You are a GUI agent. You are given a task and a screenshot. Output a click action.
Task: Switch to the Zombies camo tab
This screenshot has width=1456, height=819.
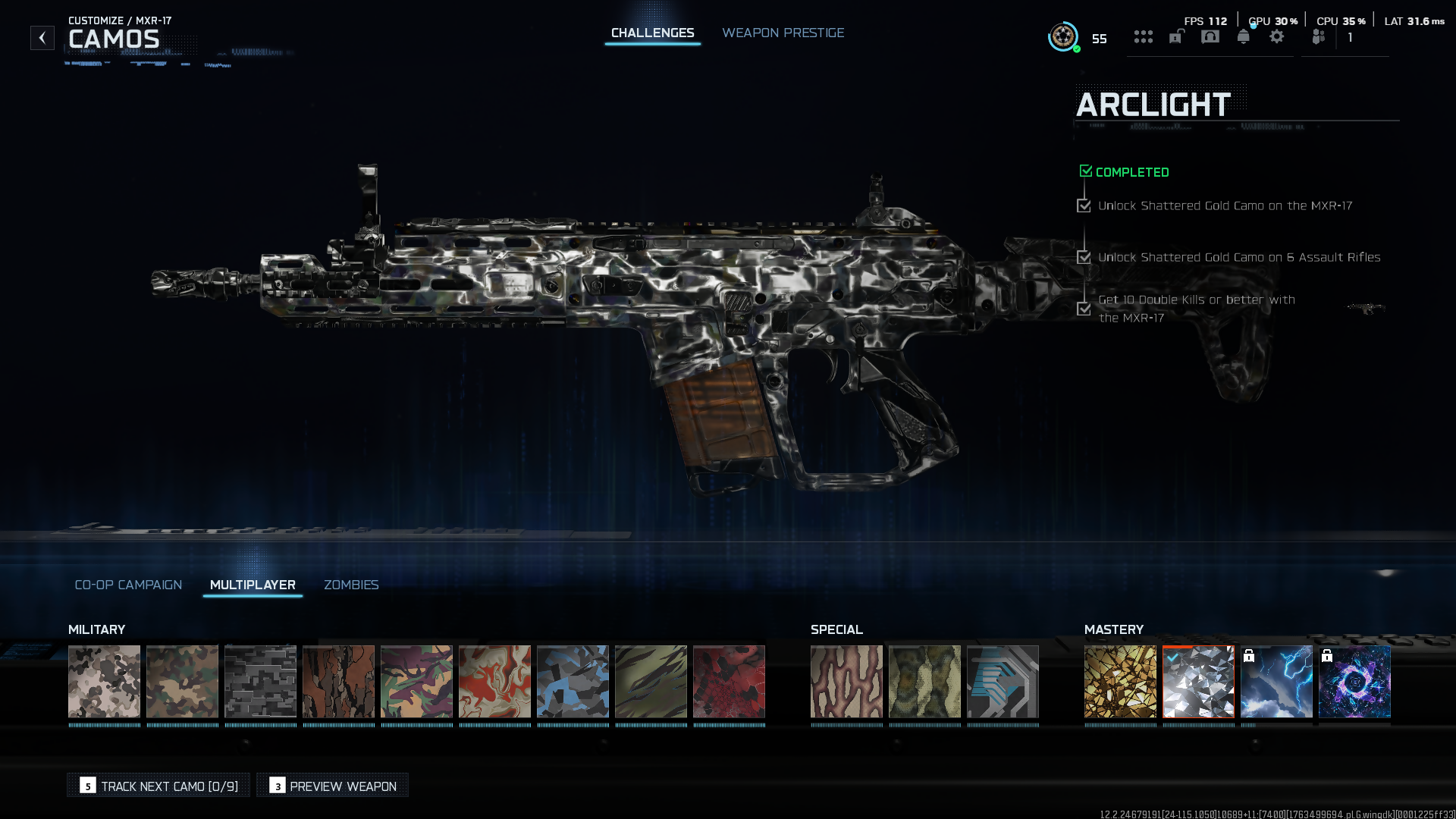(351, 585)
